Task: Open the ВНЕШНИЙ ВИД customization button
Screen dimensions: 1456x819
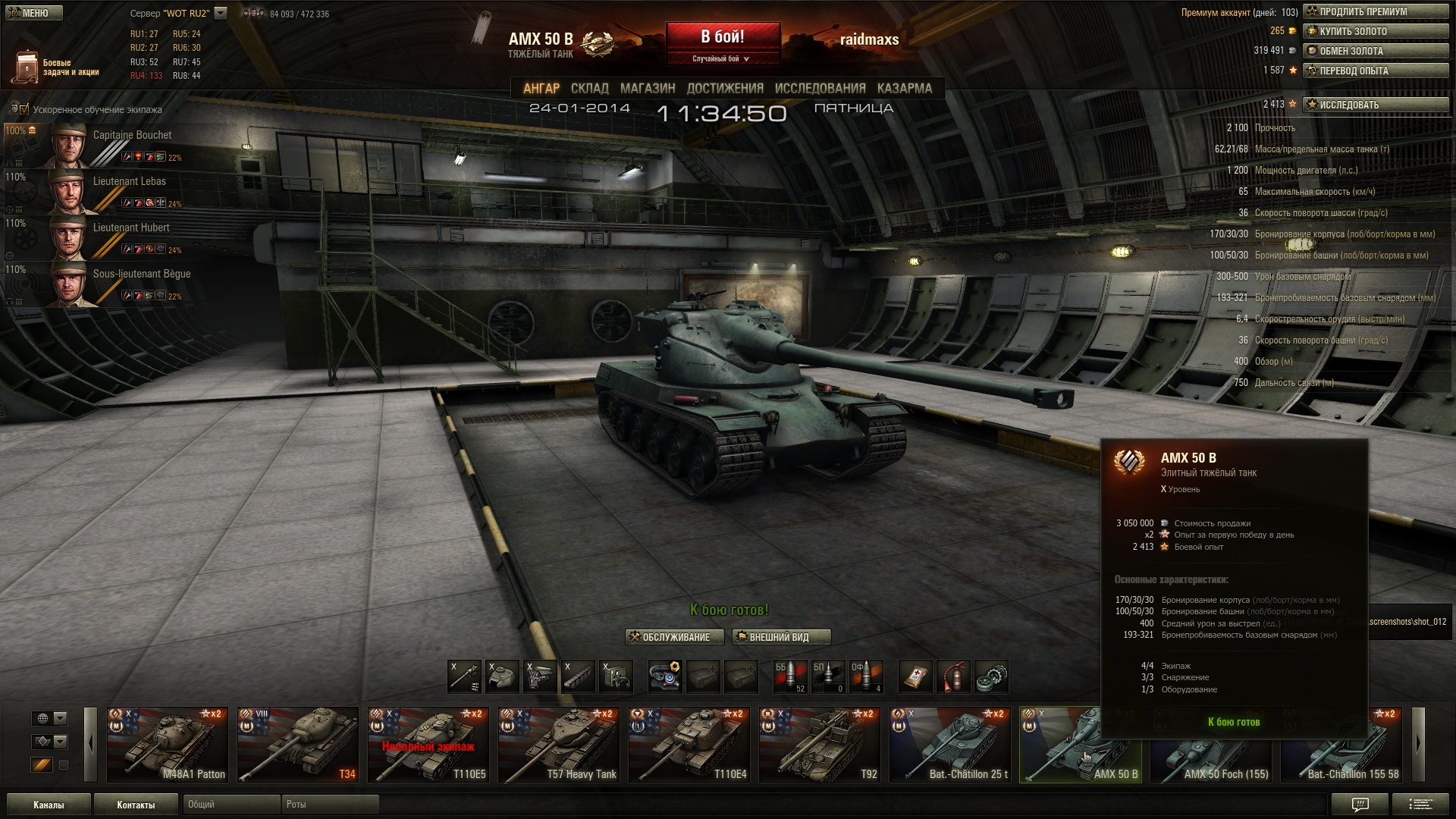Action: point(780,637)
